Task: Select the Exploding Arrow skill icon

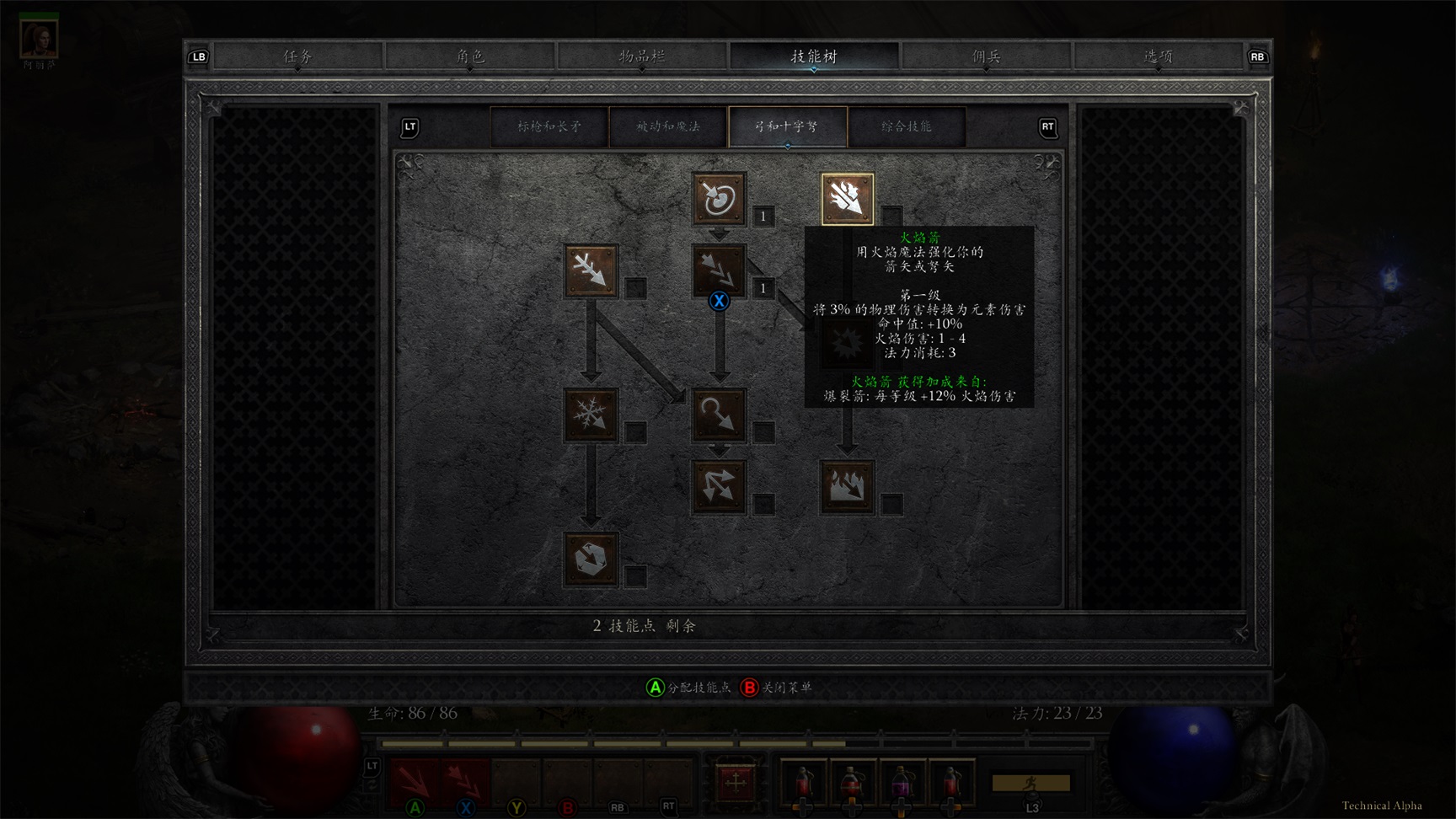Action: [x=848, y=487]
